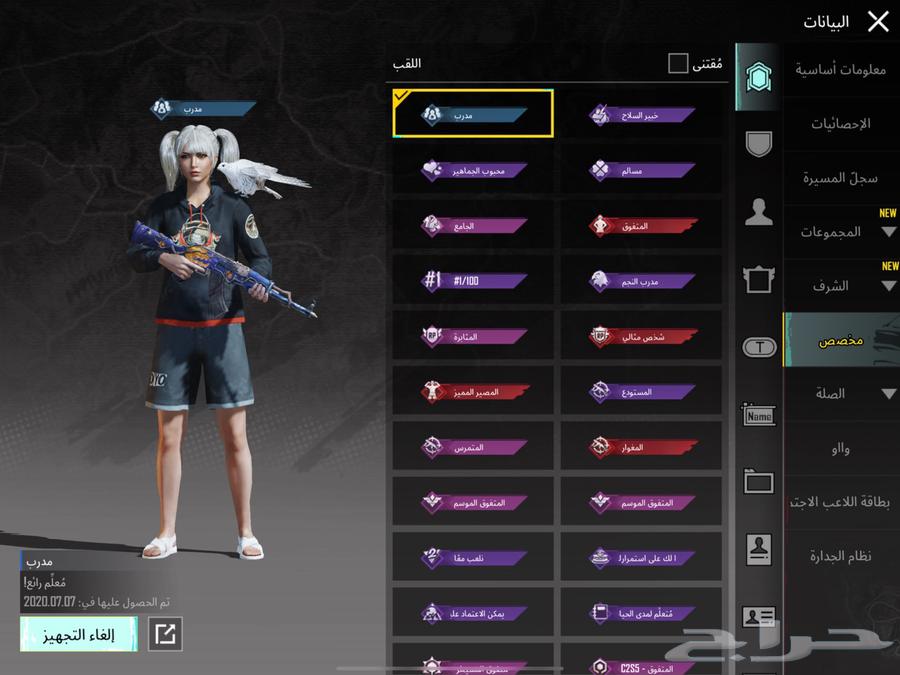Choose the محبوب الجماهير title

474,171
